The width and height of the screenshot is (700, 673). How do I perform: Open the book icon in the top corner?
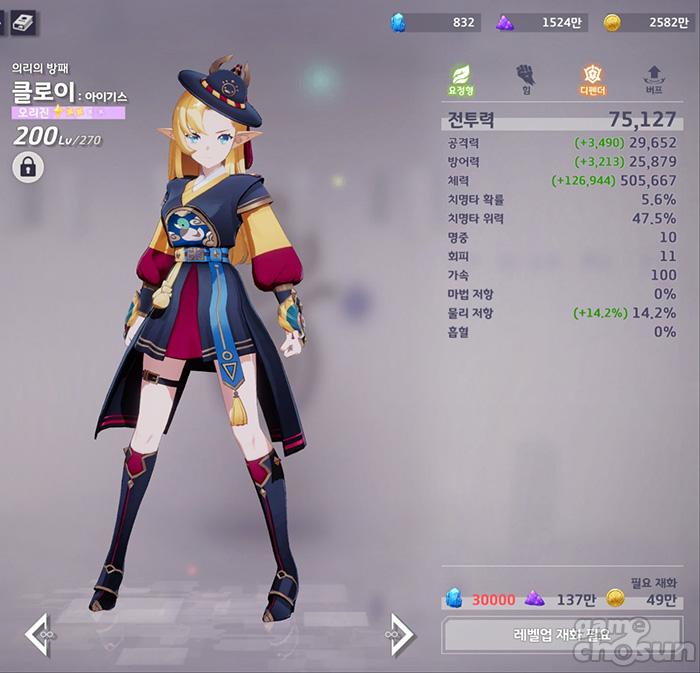tap(23, 20)
